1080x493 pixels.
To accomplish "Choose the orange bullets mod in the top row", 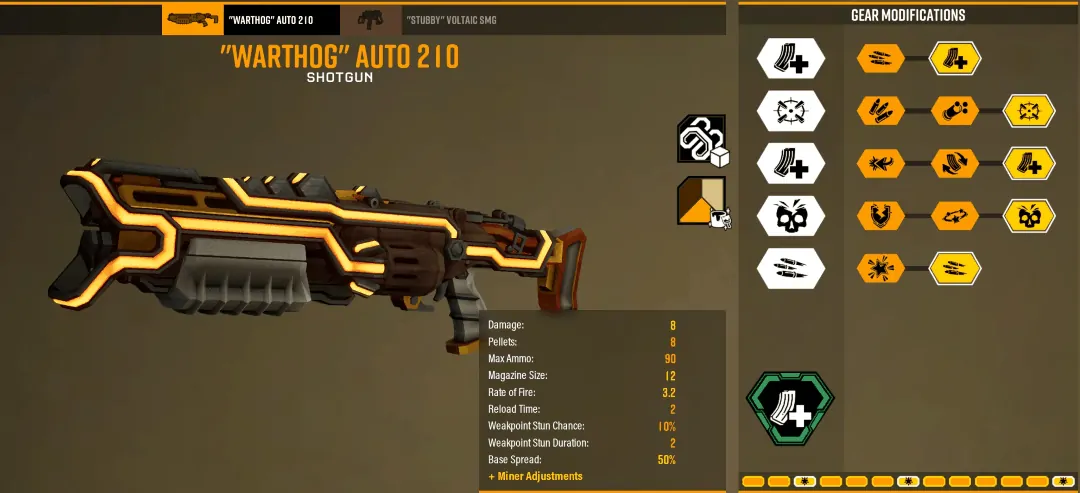I will pos(881,58).
